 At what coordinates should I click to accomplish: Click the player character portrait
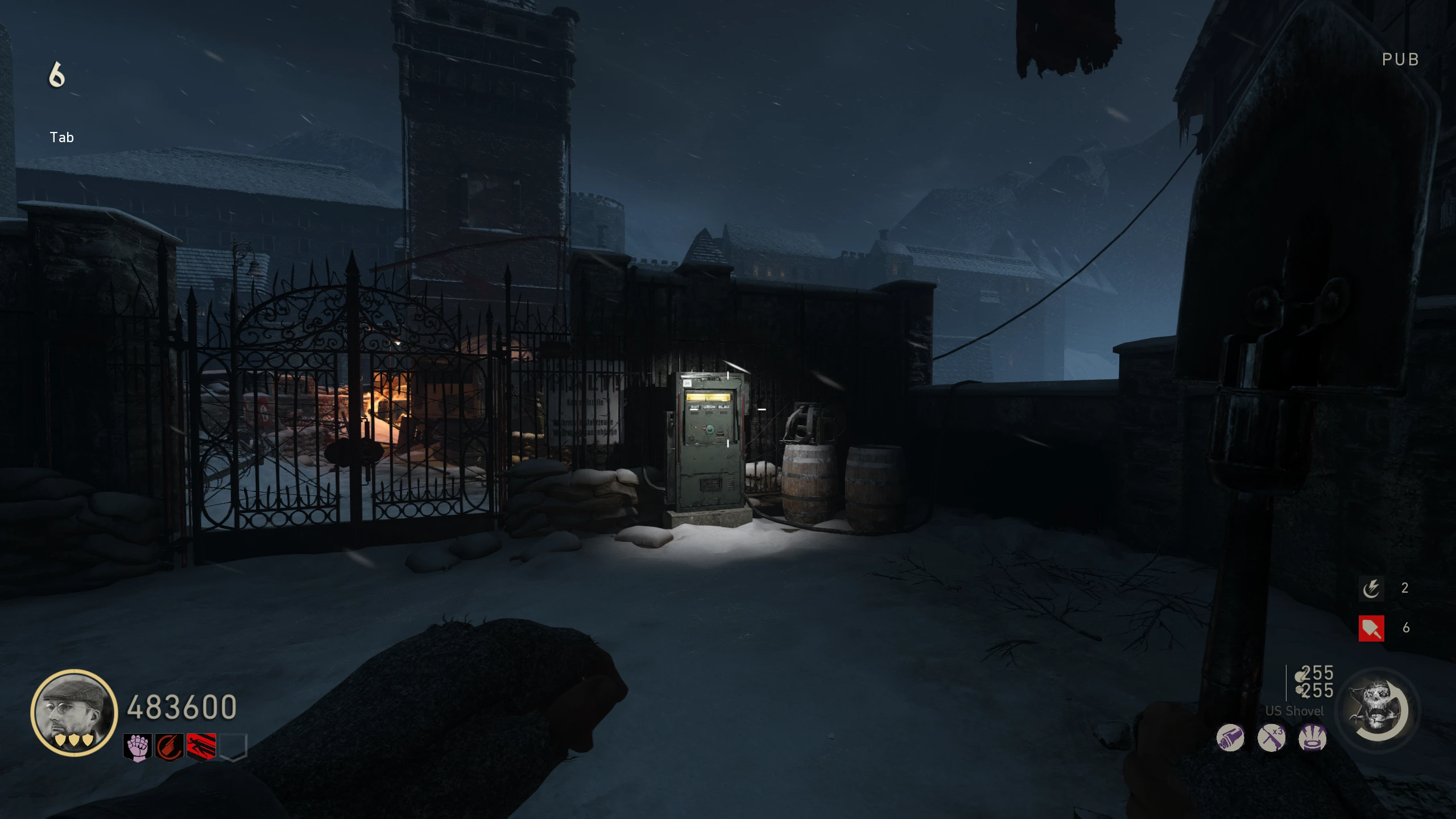point(74,712)
